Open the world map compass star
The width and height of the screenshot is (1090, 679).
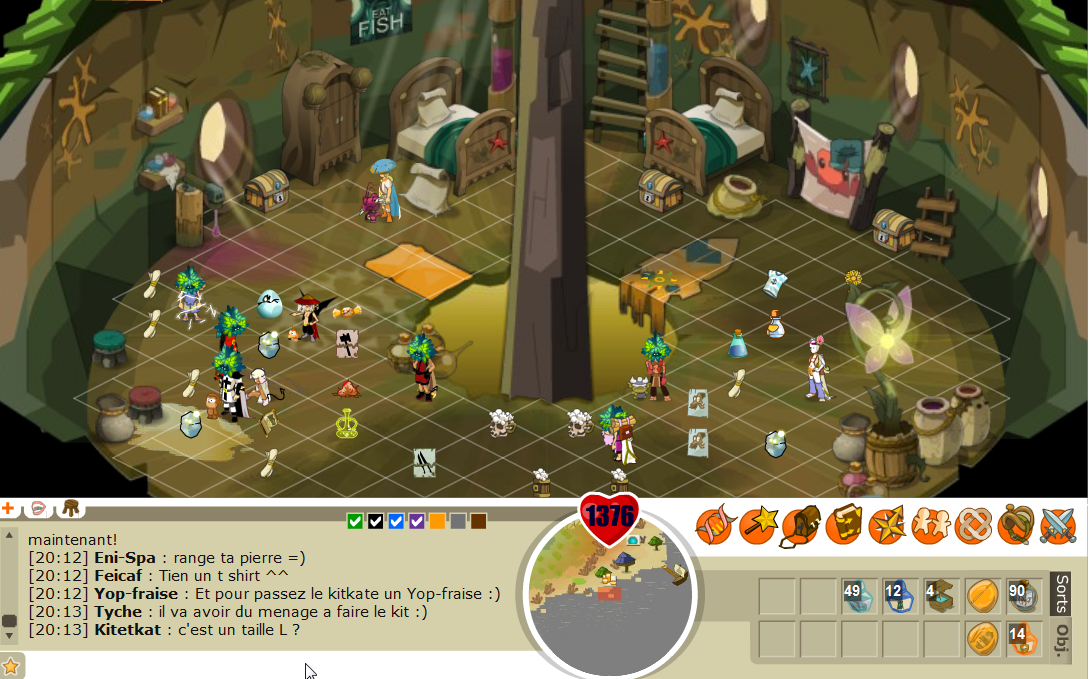point(886,525)
